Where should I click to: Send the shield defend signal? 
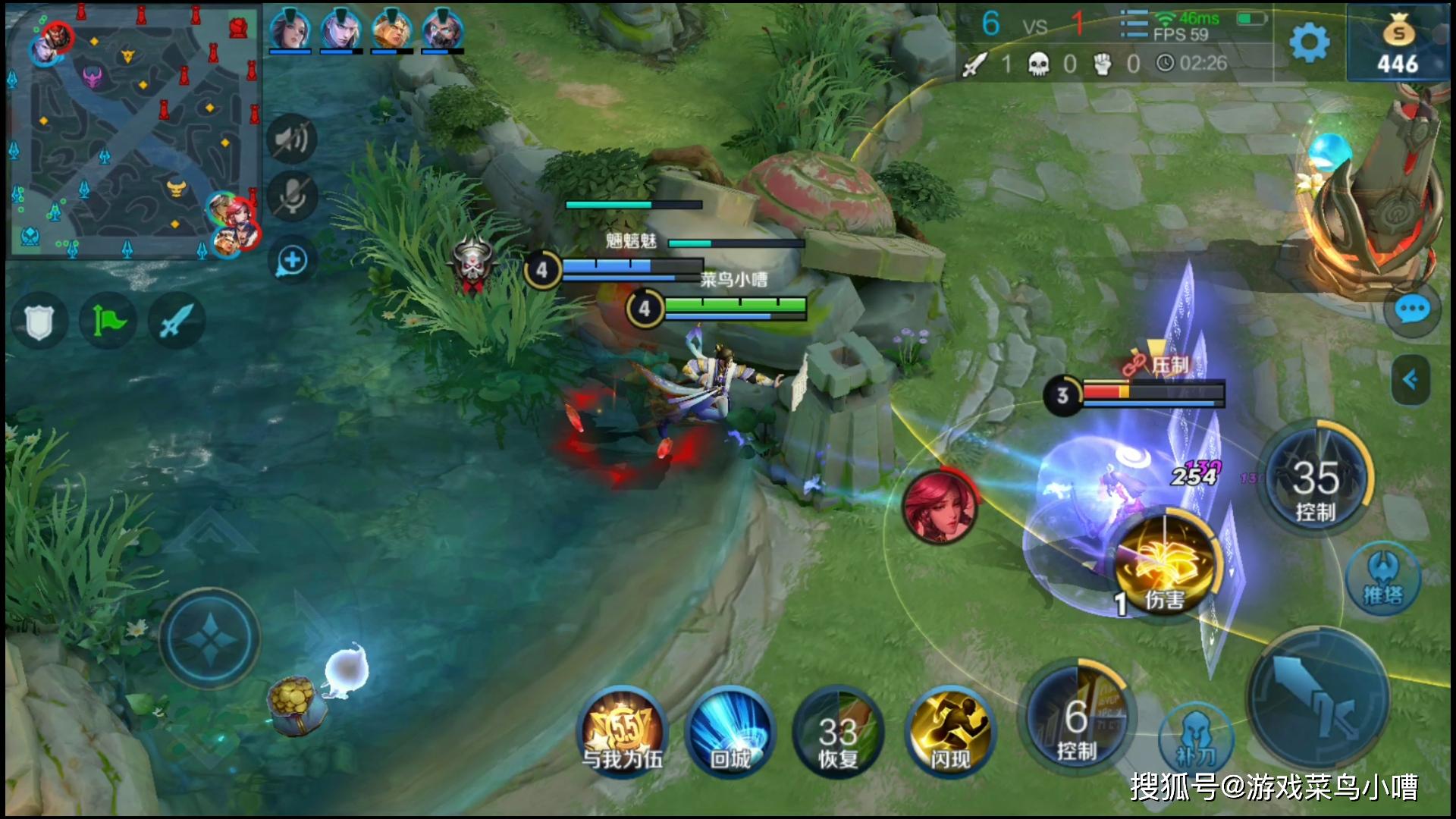(x=39, y=322)
